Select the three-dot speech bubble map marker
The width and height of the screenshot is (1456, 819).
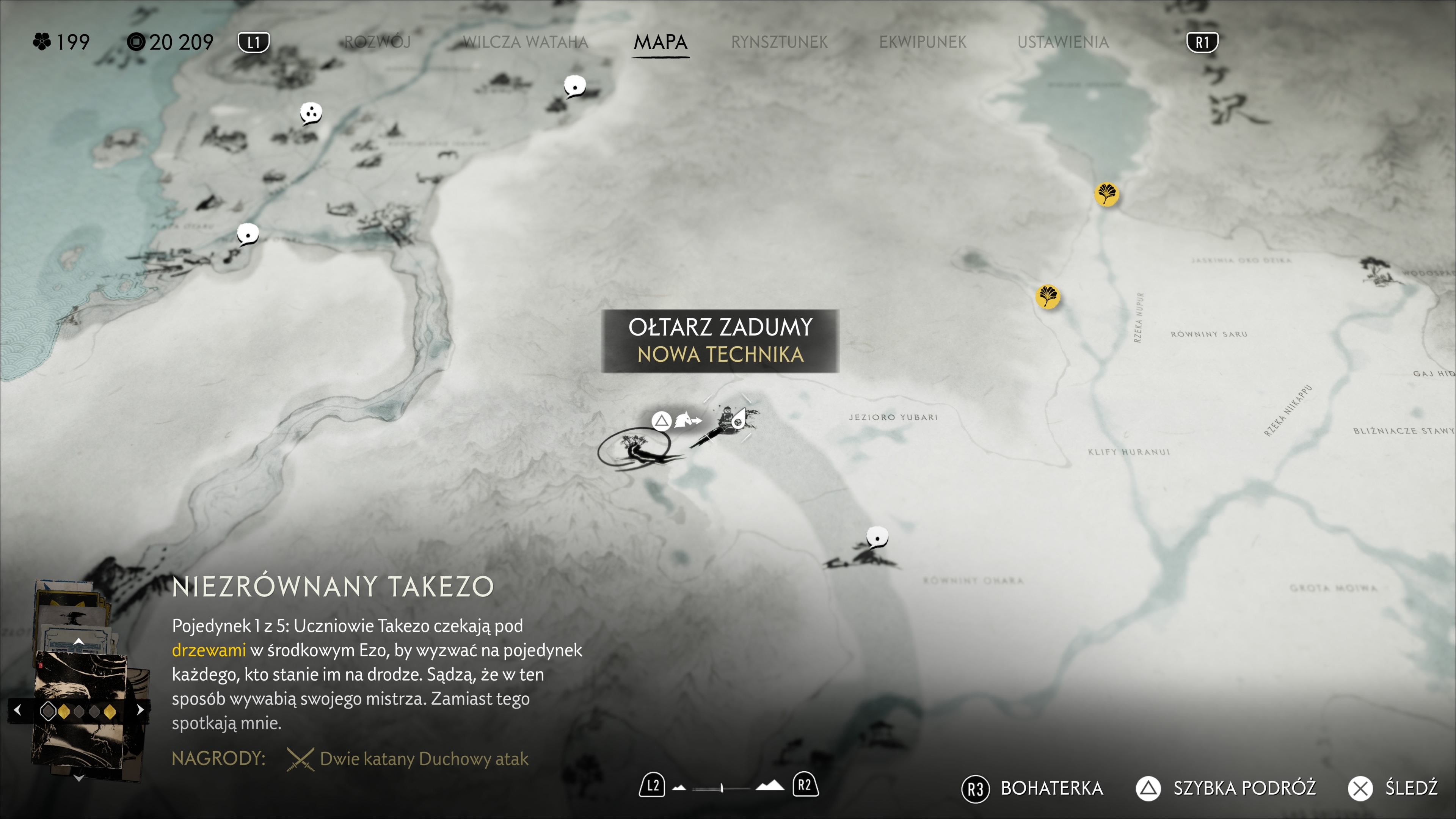pos(310,113)
